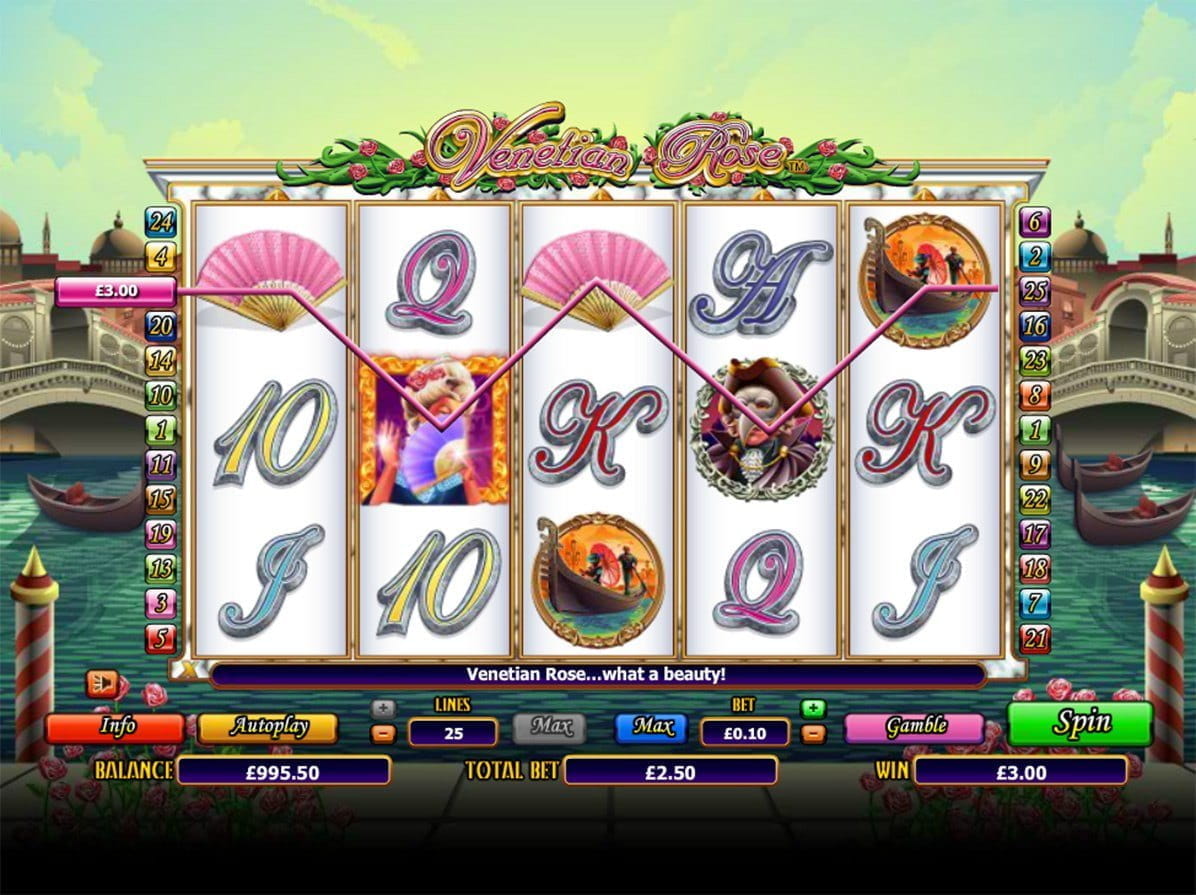Decrease bet with the orange minus beside Bet
Screen dimensions: 1196x895
point(814,734)
